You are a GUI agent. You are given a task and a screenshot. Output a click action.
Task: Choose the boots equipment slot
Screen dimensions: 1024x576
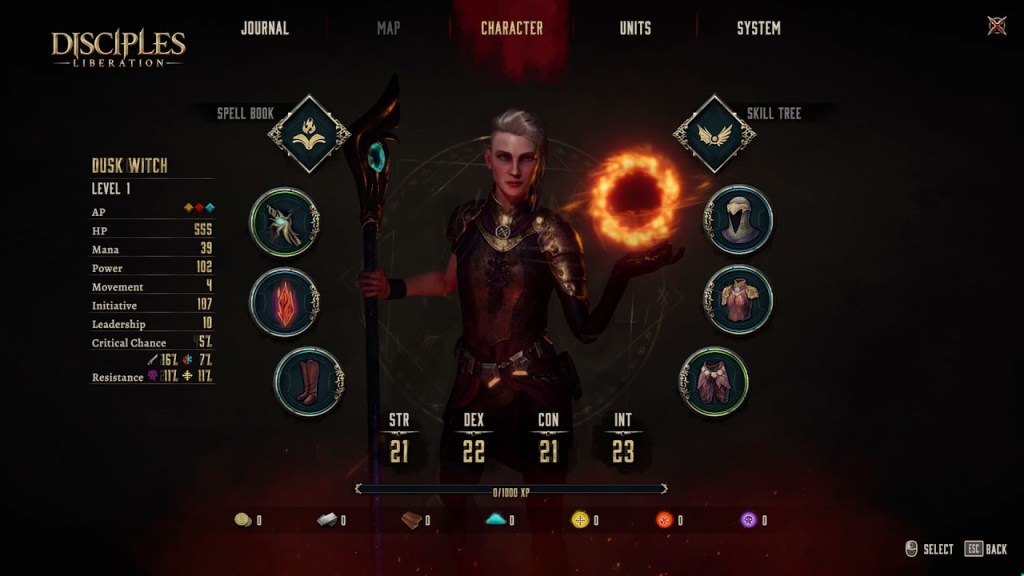[x=309, y=381]
